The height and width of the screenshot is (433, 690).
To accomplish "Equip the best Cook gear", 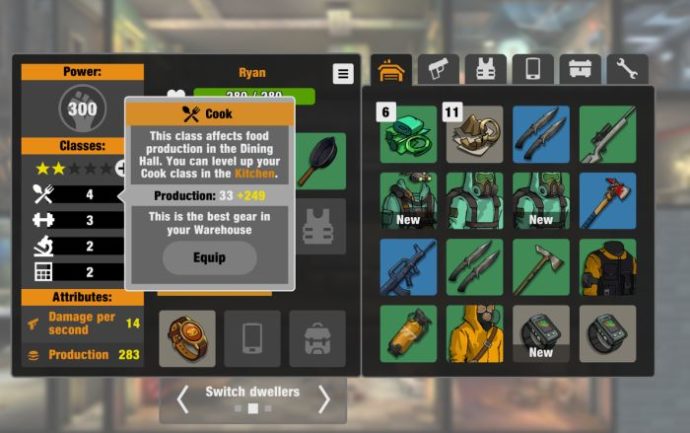I will (x=209, y=257).
